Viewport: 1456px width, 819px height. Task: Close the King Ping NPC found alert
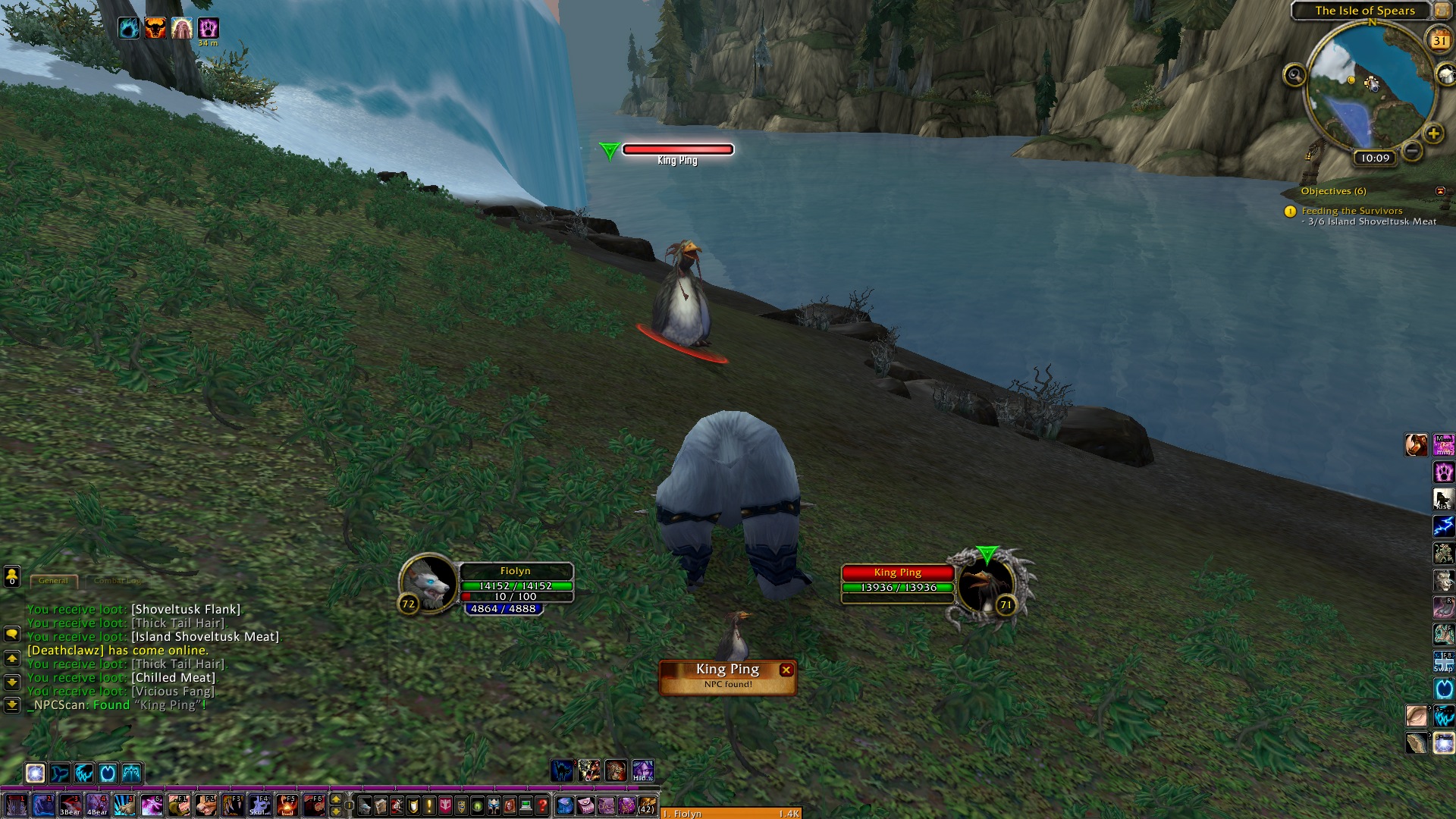pyautogui.click(x=786, y=670)
